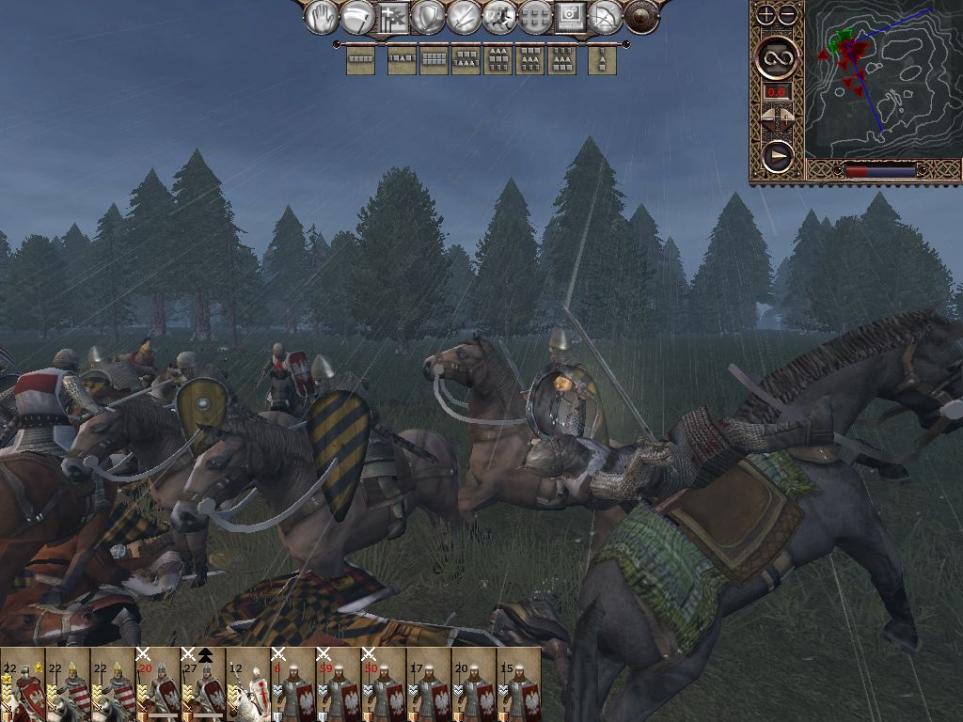Activate the crossed swords melee button
Image resolution: width=963 pixels, height=722 pixels.
point(463,17)
